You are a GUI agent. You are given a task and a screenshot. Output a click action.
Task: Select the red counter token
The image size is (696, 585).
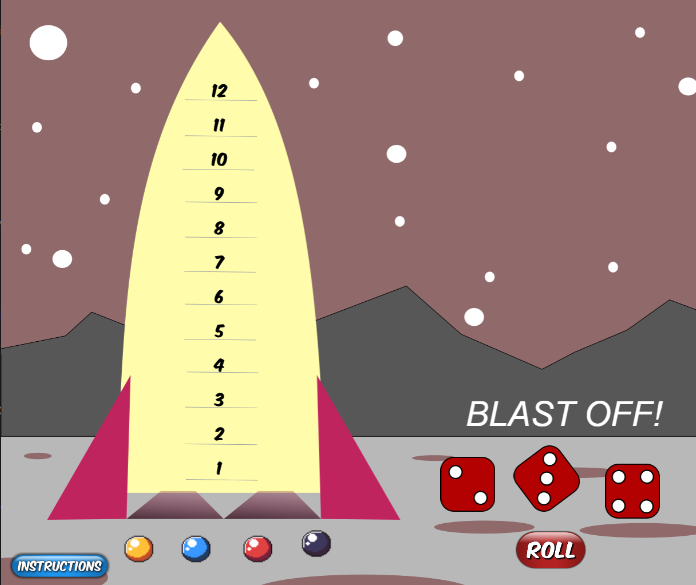pyautogui.click(x=258, y=548)
